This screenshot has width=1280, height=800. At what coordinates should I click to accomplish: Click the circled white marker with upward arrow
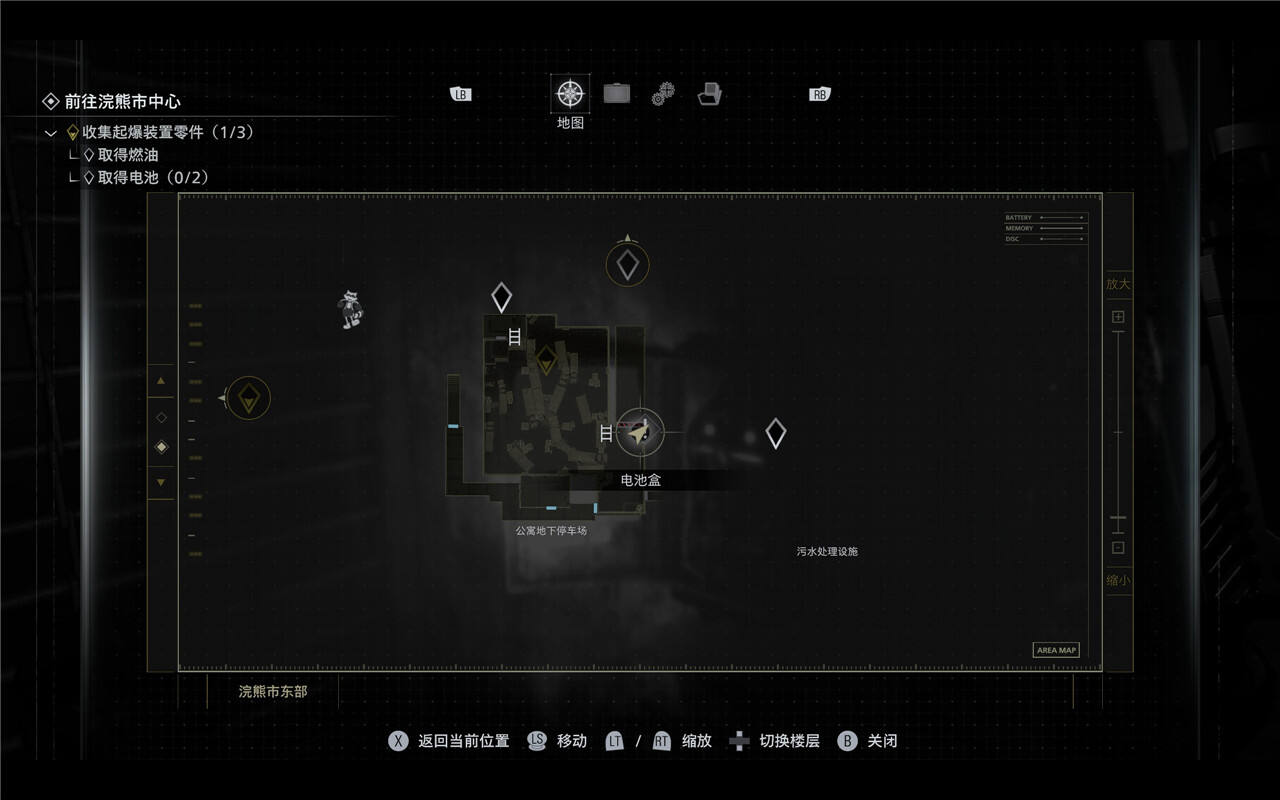628,265
